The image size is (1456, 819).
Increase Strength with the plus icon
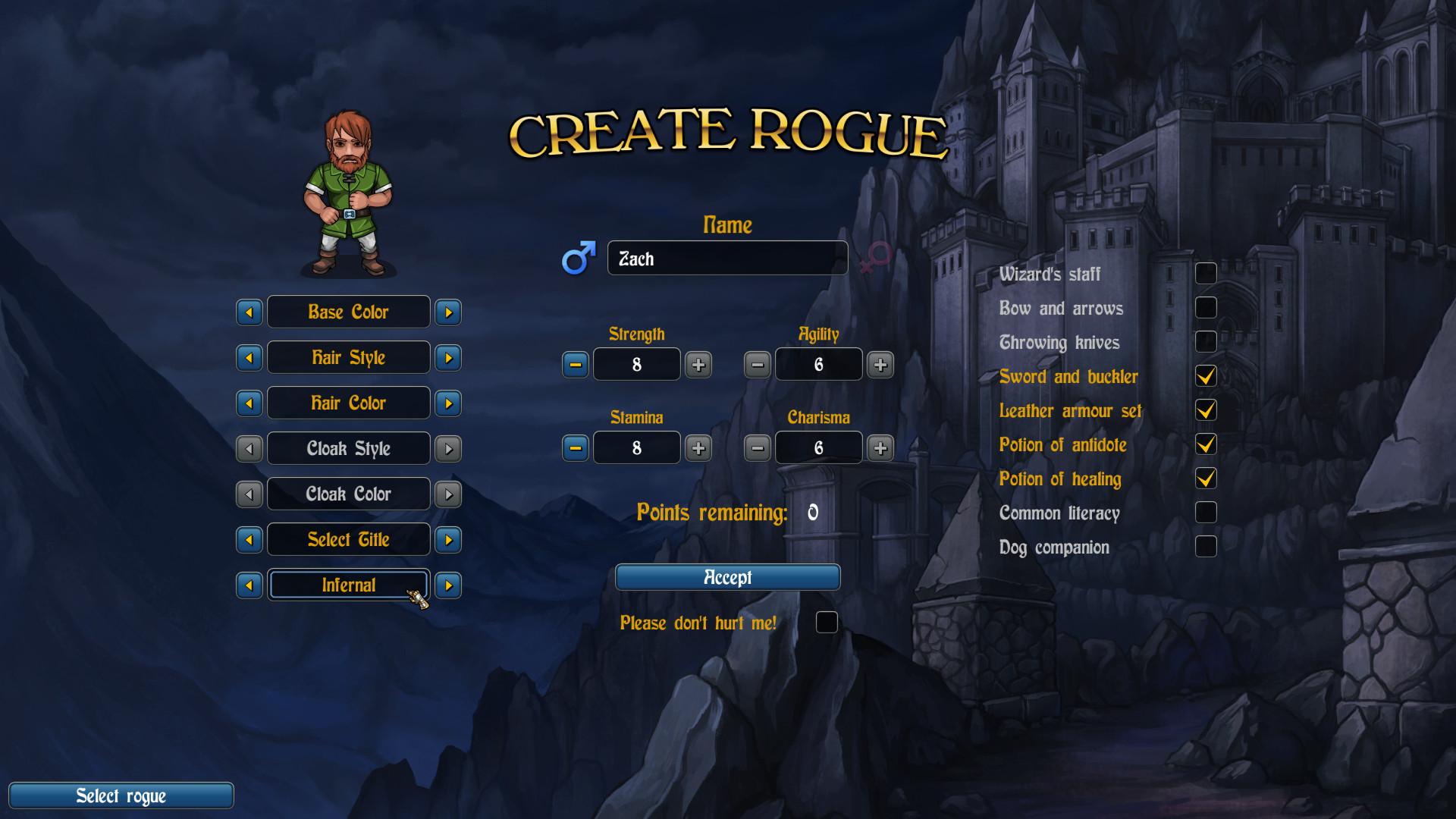(x=698, y=365)
